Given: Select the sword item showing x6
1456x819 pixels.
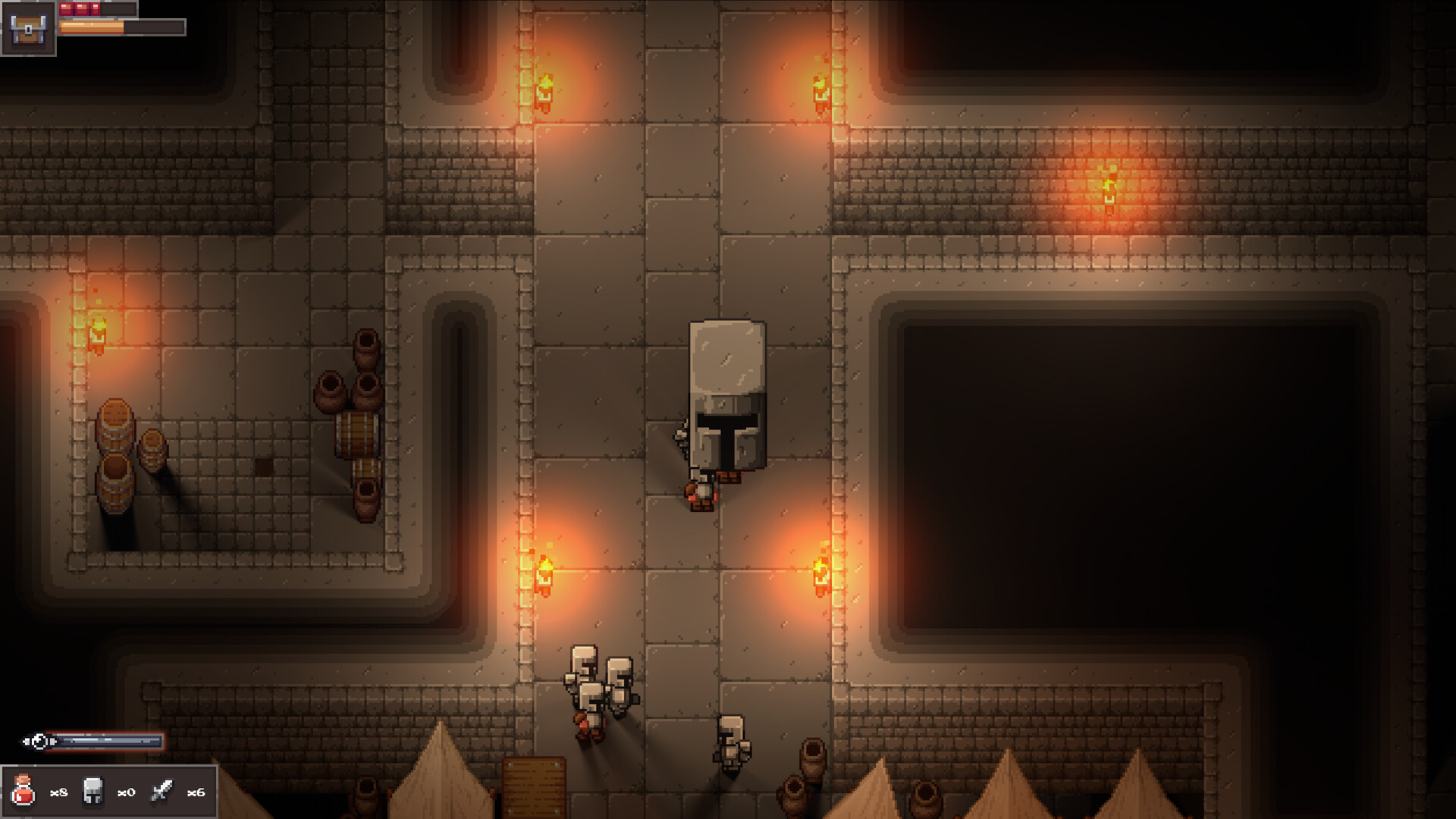Looking at the screenshot, I should [162, 790].
